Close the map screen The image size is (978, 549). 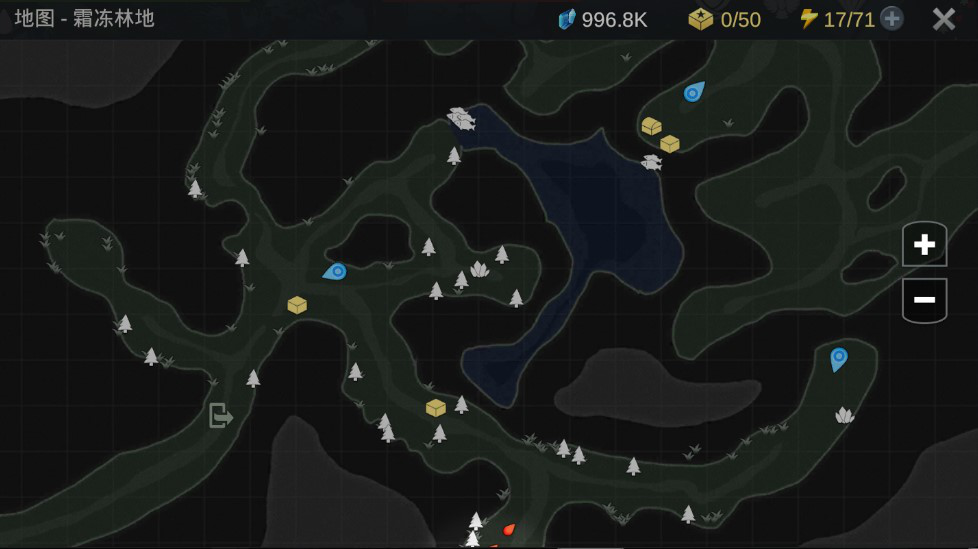(x=943, y=19)
